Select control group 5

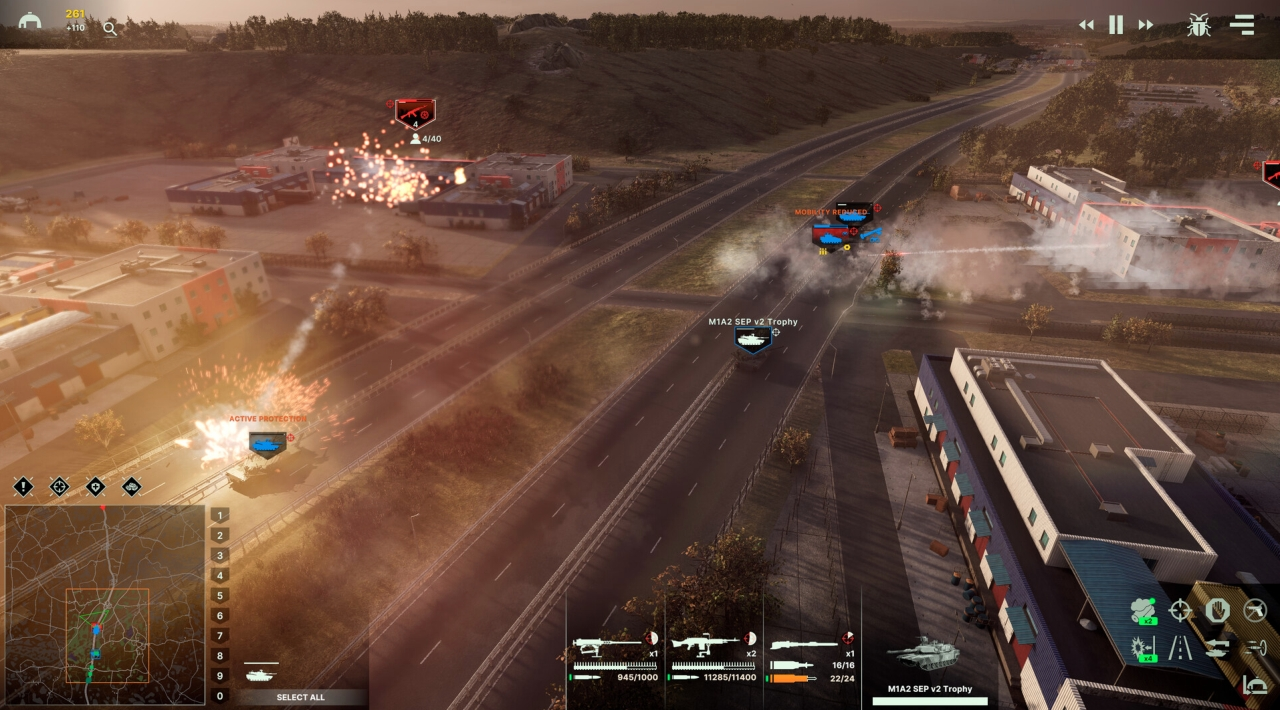tap(220, 596)
